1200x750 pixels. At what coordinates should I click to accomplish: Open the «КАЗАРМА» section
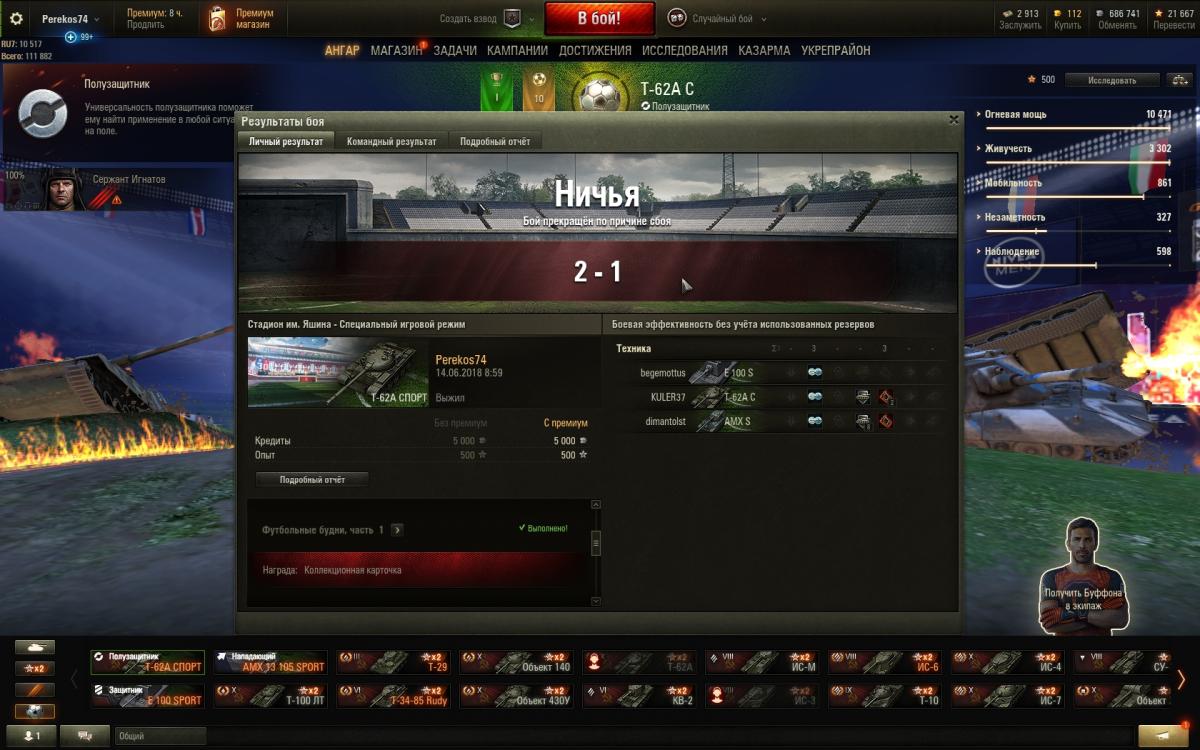764,51
